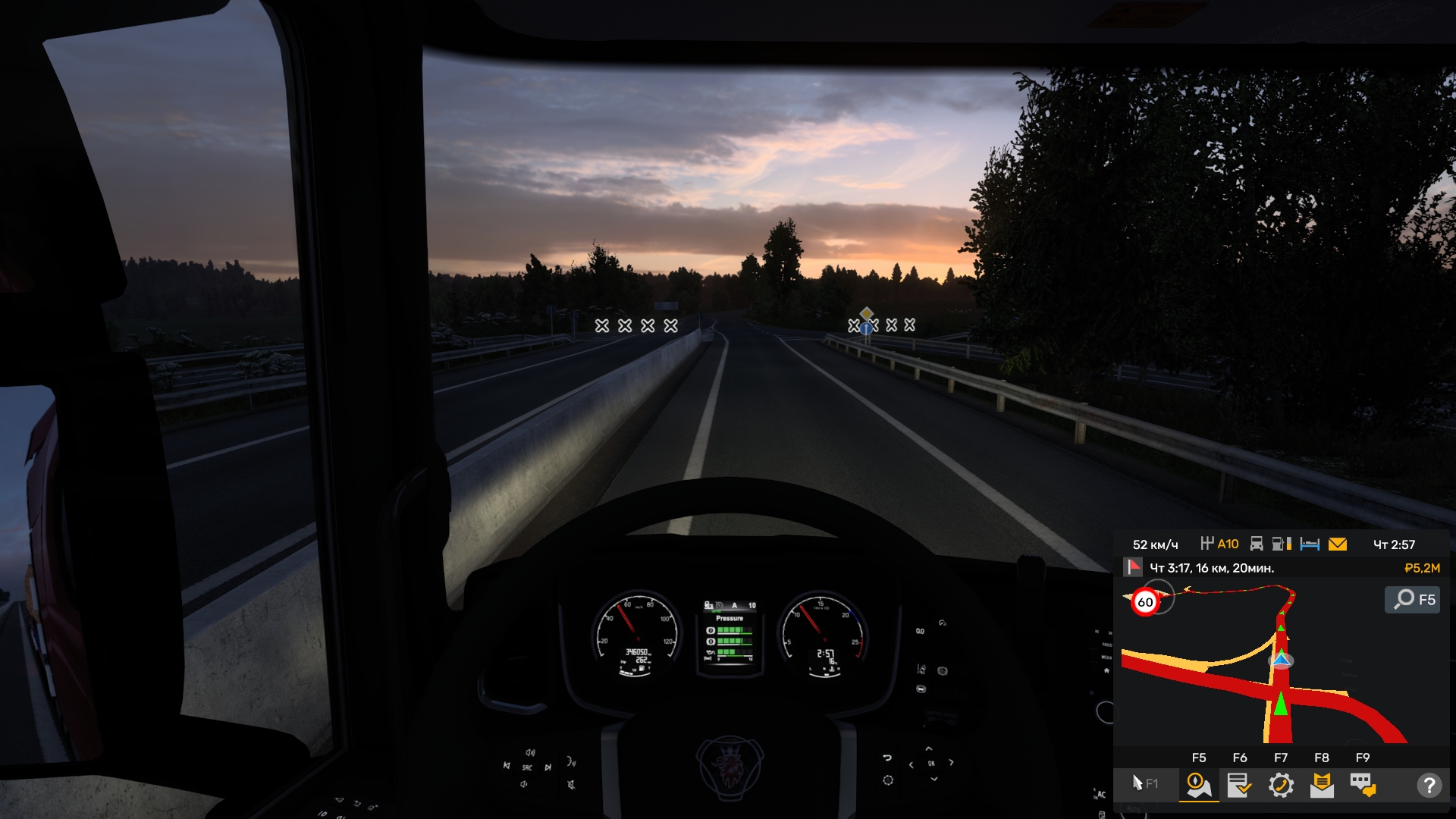The height and width of the screenshot is (819, 1456).
Task: Click the fuel pump status icon
Action: (x=1282, y=544)
